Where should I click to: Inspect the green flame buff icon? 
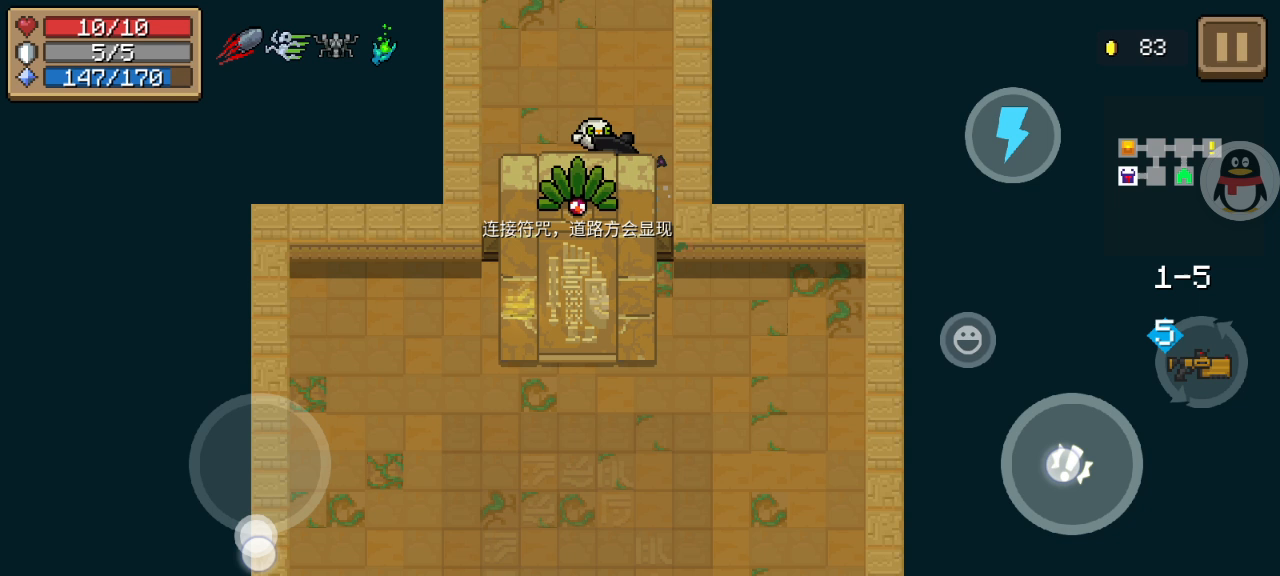[x=383, y=45]
